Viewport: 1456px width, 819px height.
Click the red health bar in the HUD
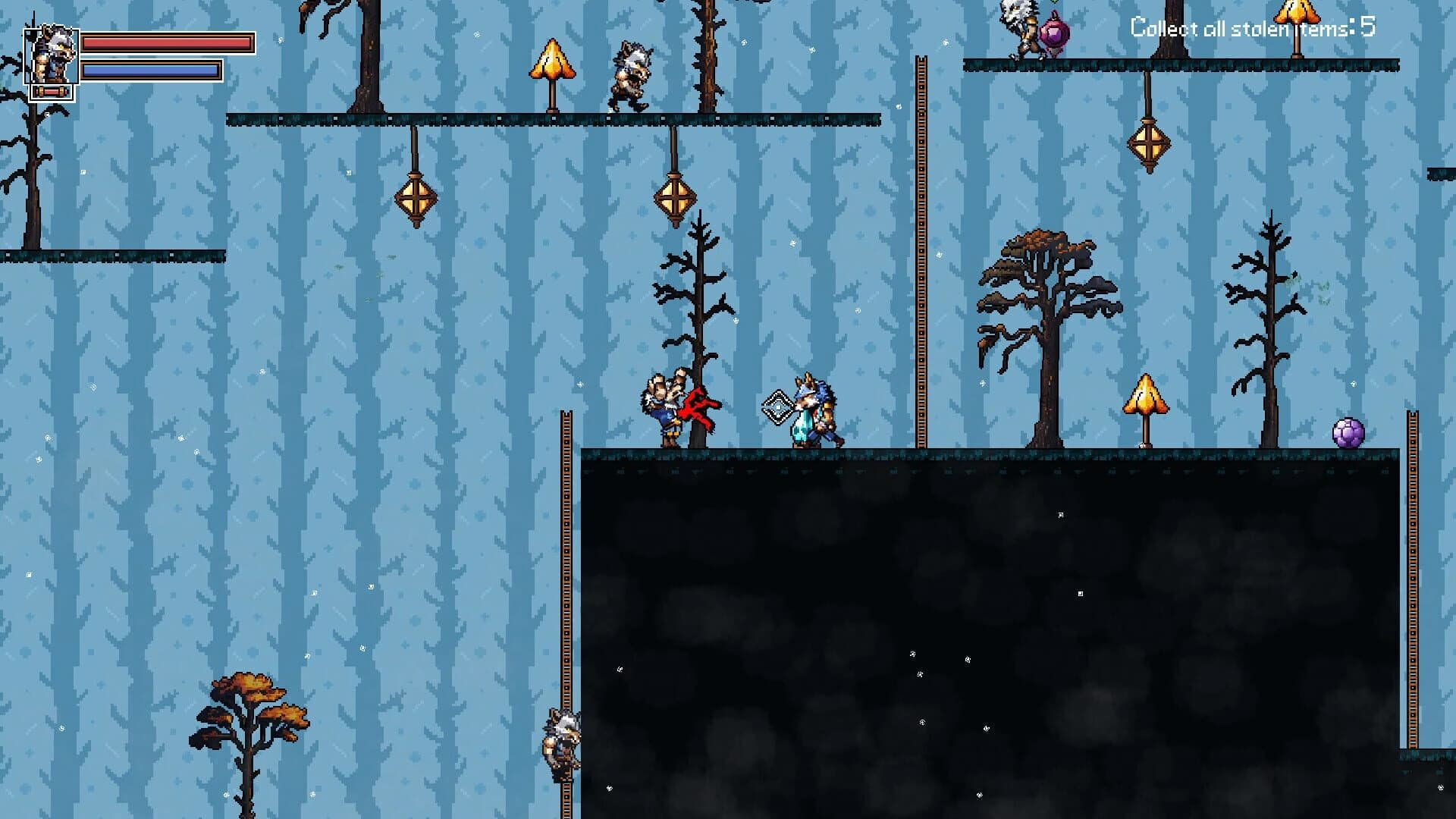(x=167, y=43)
